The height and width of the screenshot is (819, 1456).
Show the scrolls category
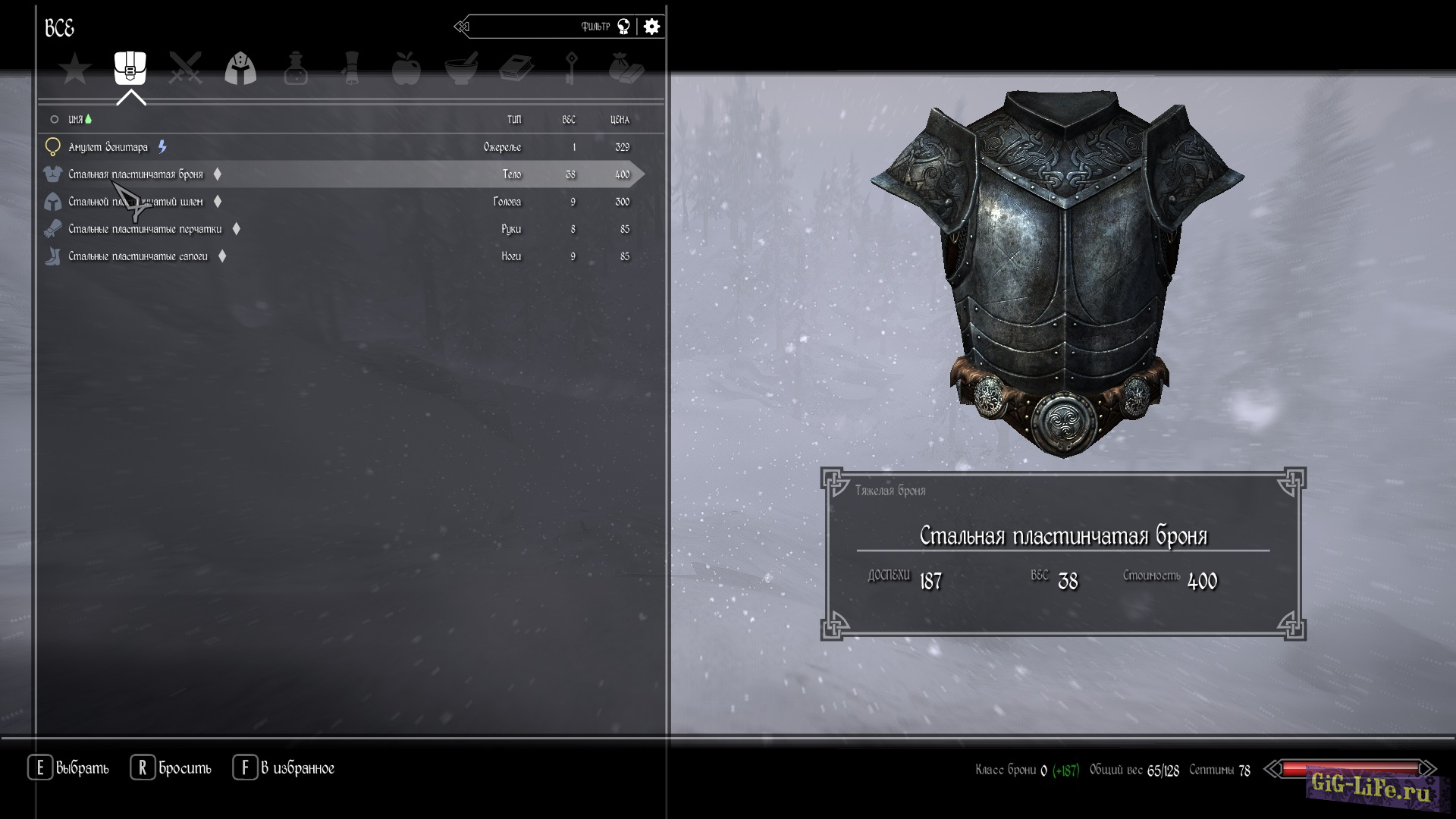[x=350, y=68]
